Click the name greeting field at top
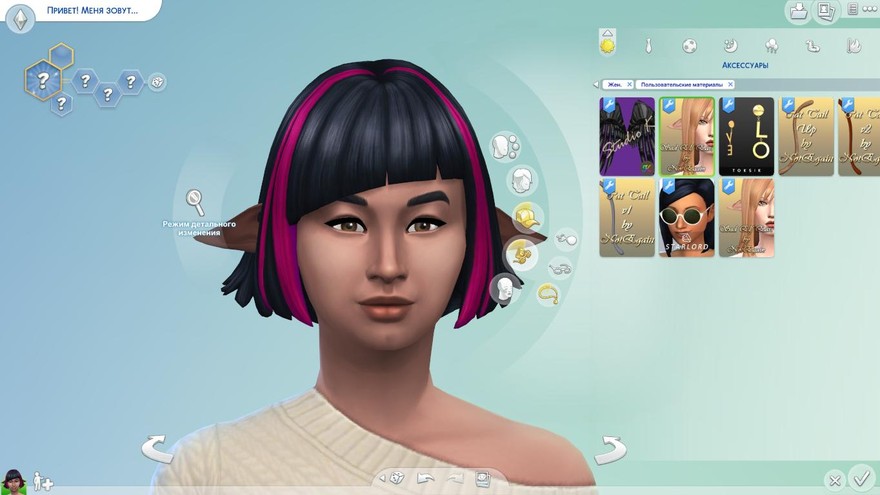Viewport: 880px width, 495px height. [x=90, y=10]
